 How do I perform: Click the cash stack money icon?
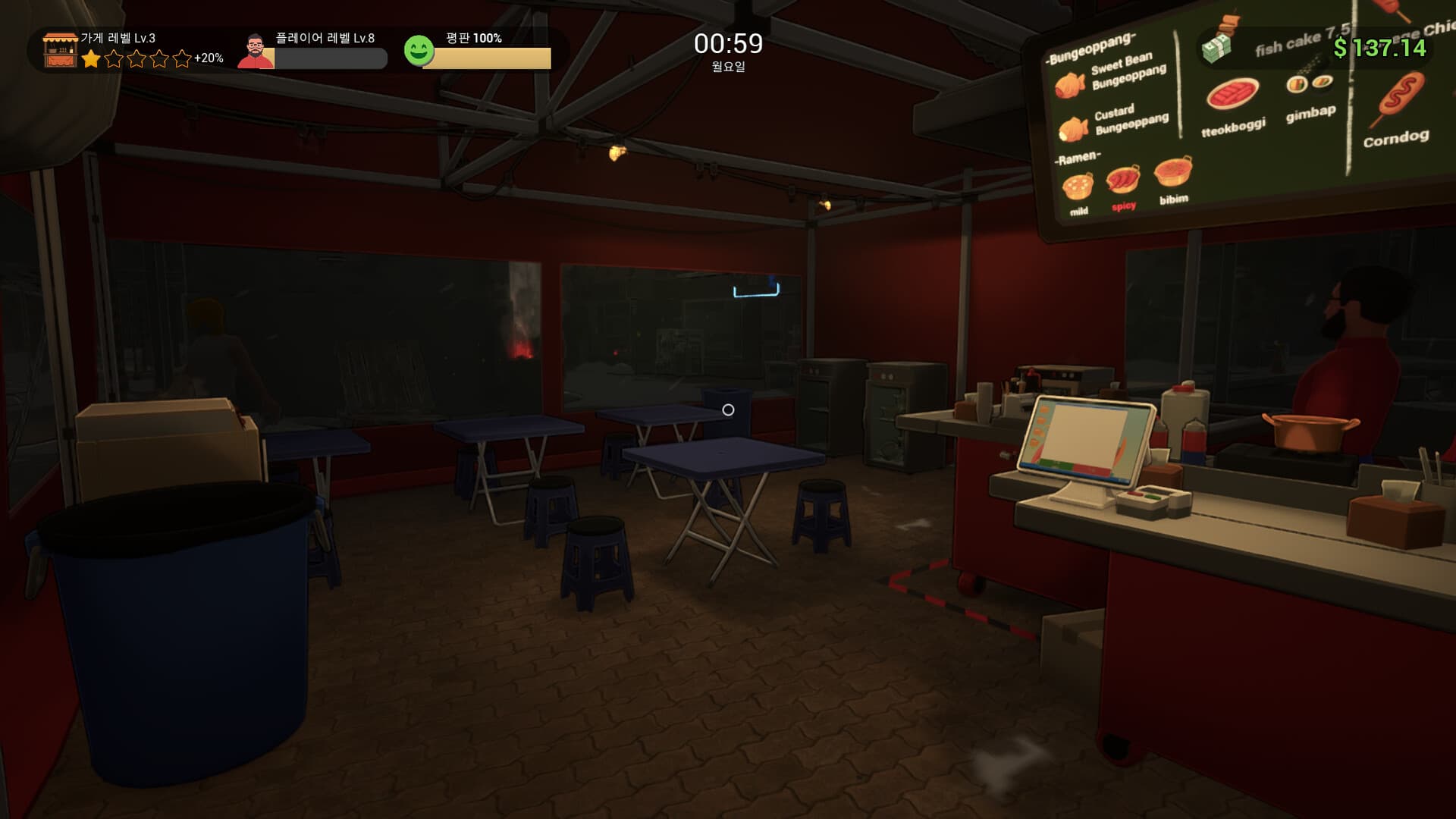pyautogui.click(x=1218, y=49)
